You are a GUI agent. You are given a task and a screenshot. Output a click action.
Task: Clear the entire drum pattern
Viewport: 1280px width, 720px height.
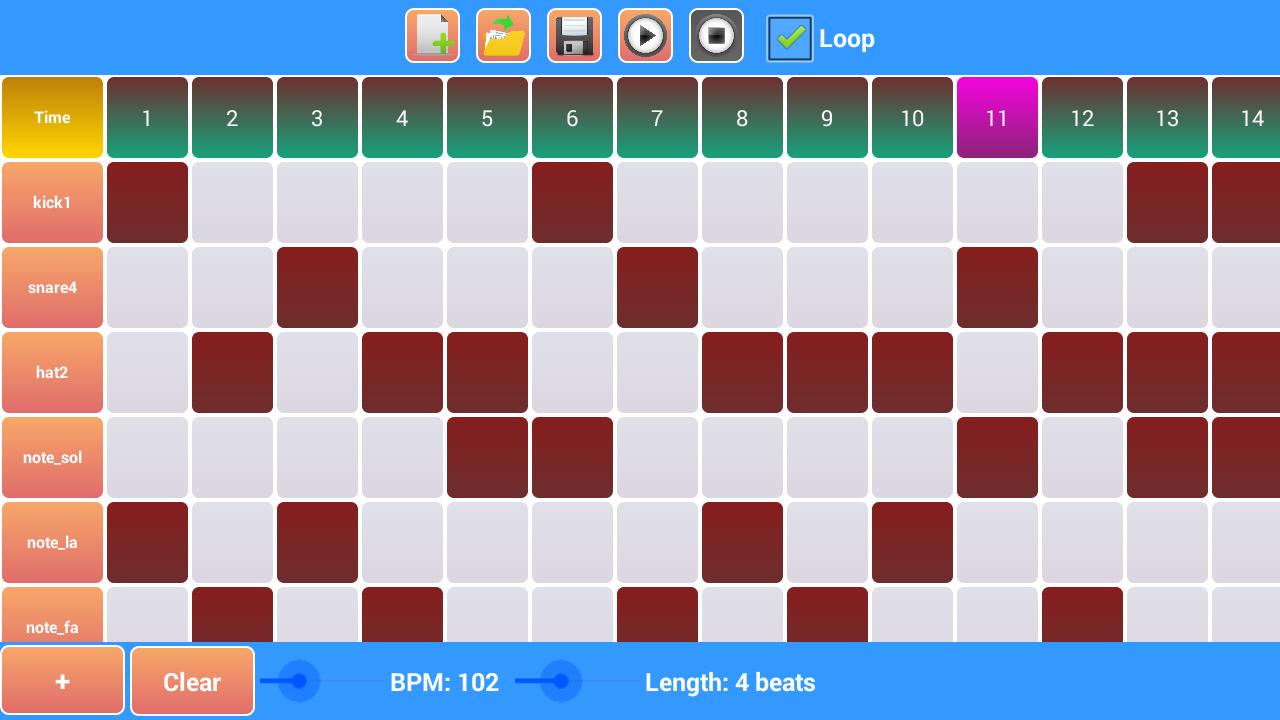click(x=192, y=681)
